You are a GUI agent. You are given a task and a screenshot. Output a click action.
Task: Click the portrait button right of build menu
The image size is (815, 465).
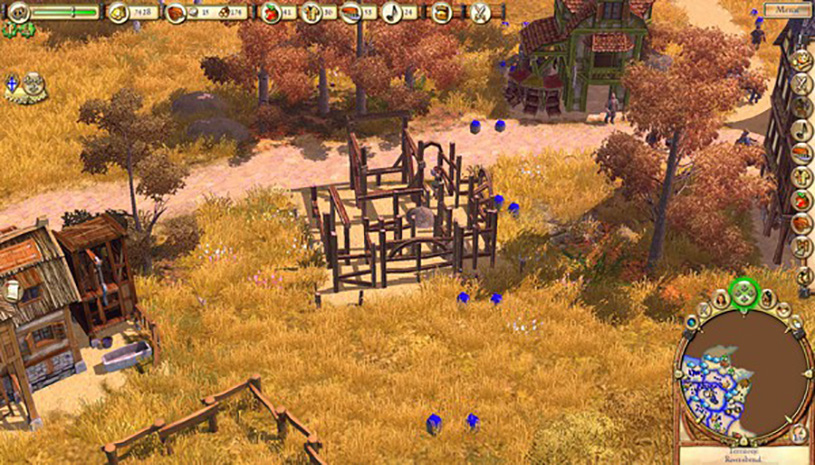(767, 299)
